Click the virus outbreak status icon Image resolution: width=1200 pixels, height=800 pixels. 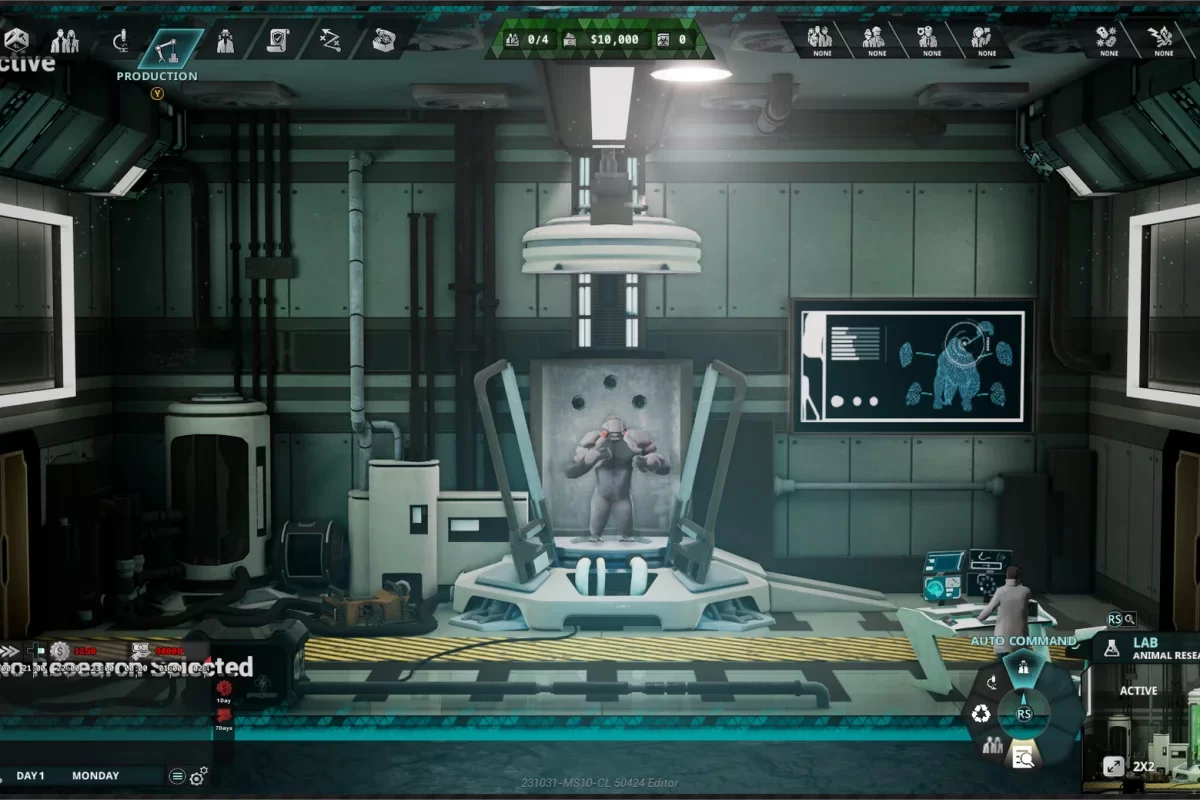pos(1106,40)
